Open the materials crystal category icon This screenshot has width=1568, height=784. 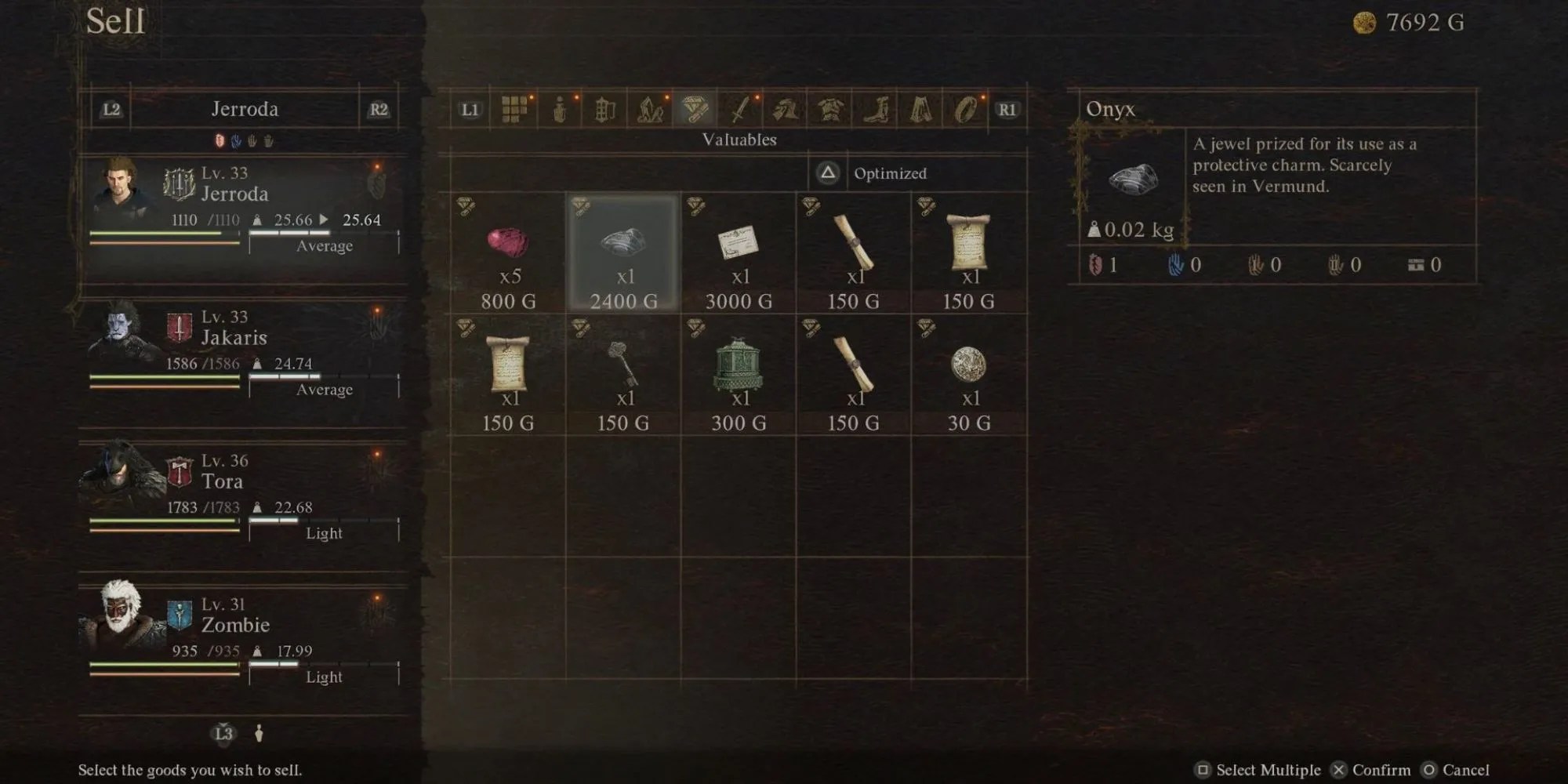(x=651, y=111)
